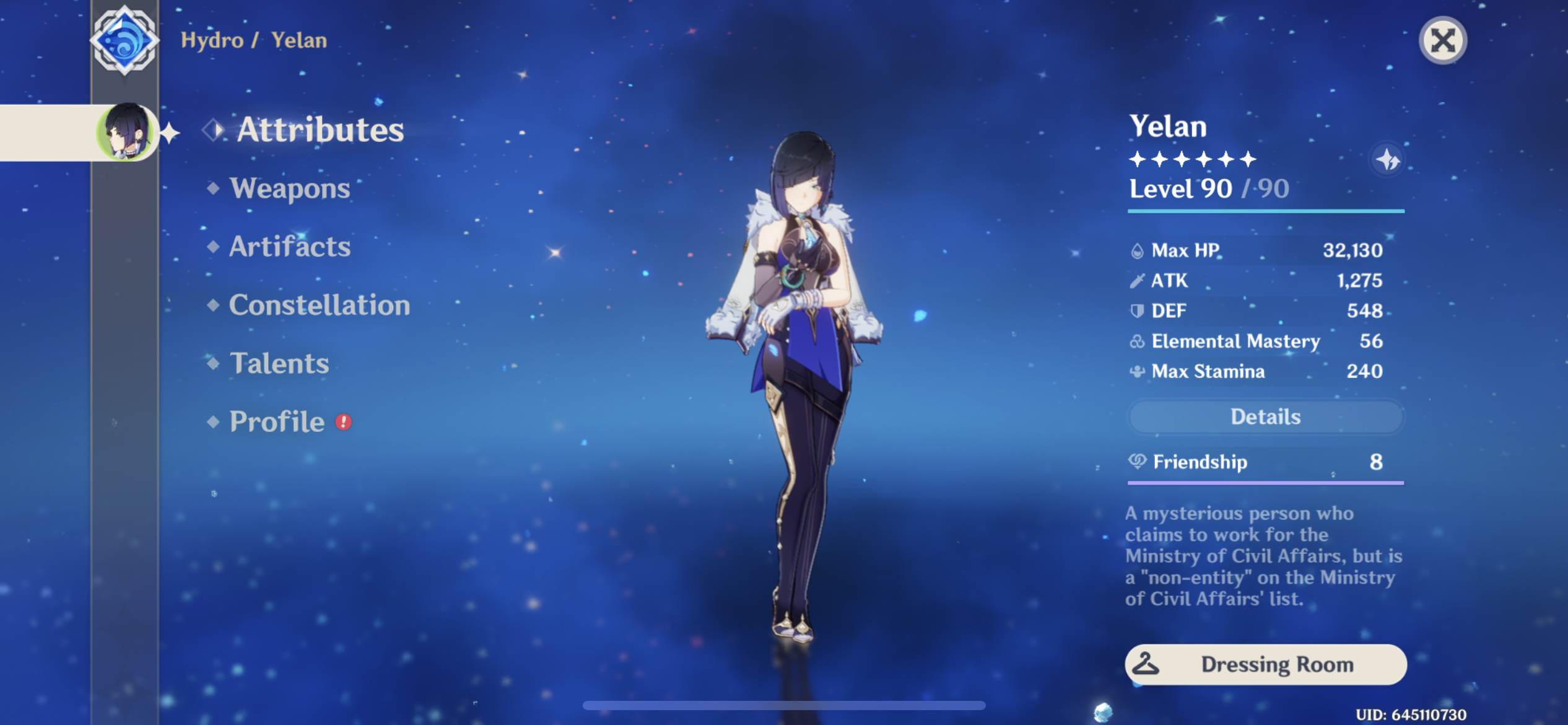The width and height of the screenshot is (1568, 725).
Task: Click the Hydro element emblem at top left
Action: [126, 39]
